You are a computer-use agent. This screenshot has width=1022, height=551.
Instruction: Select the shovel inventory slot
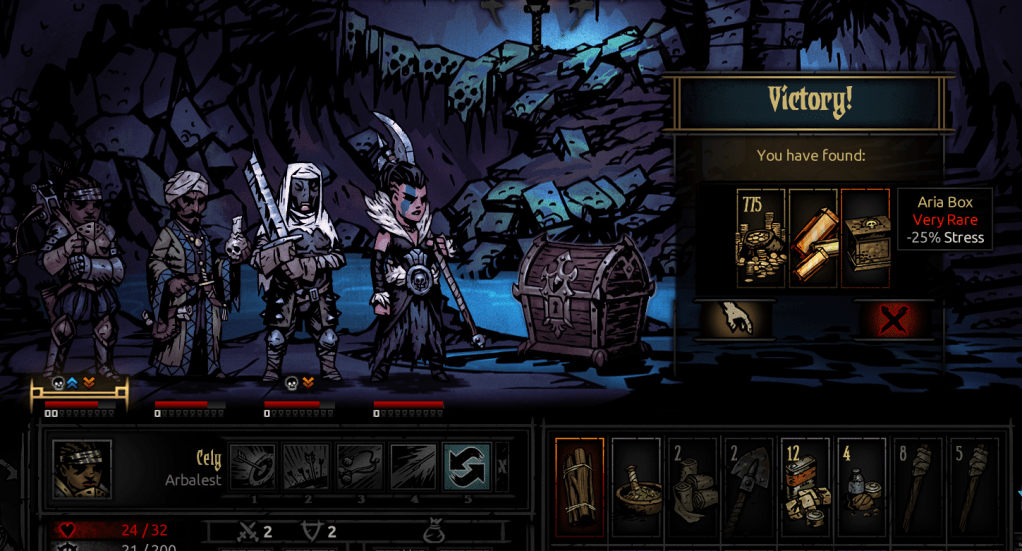click(748, 485)
